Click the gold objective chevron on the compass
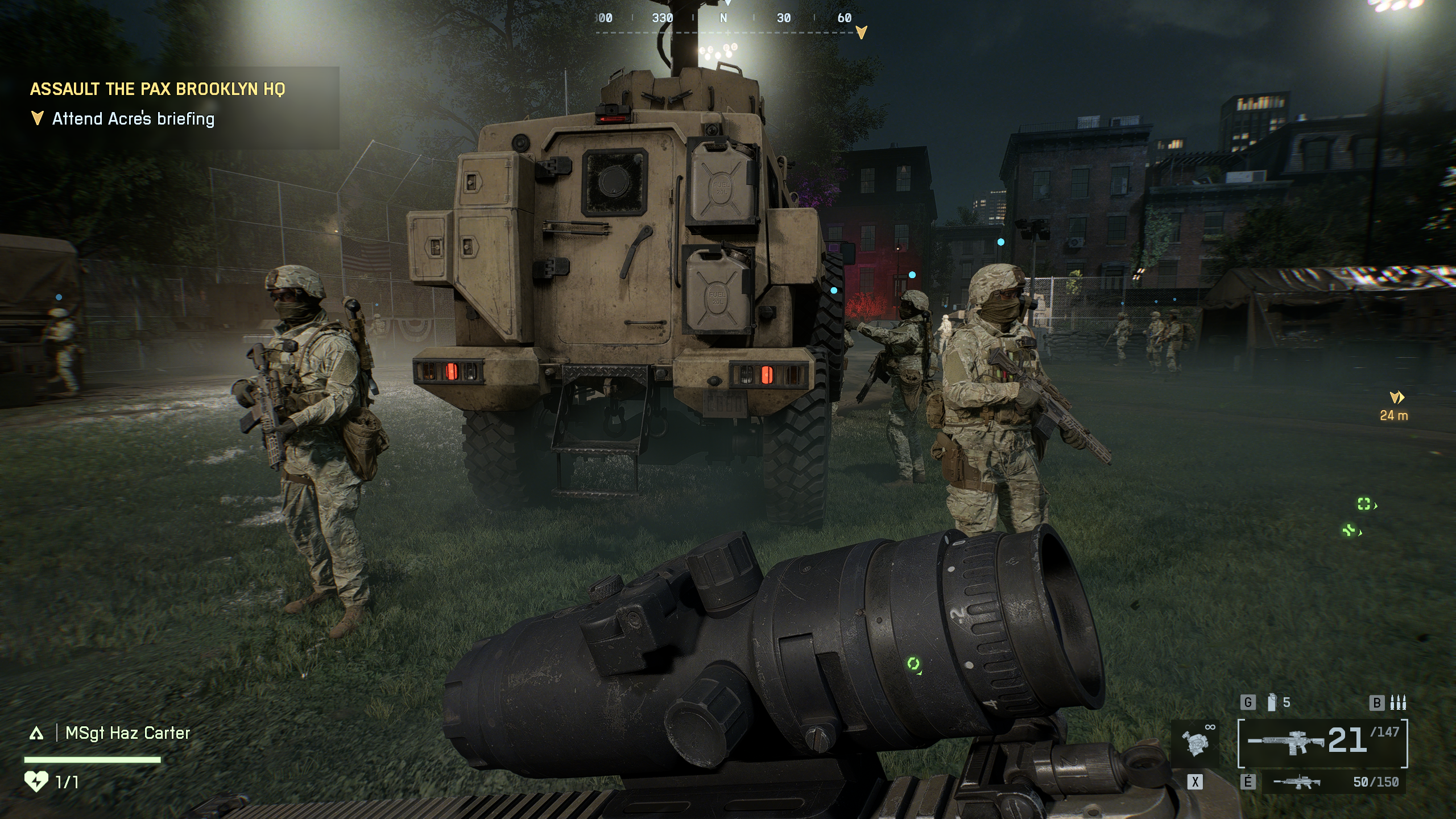 (x=861, y=32)
